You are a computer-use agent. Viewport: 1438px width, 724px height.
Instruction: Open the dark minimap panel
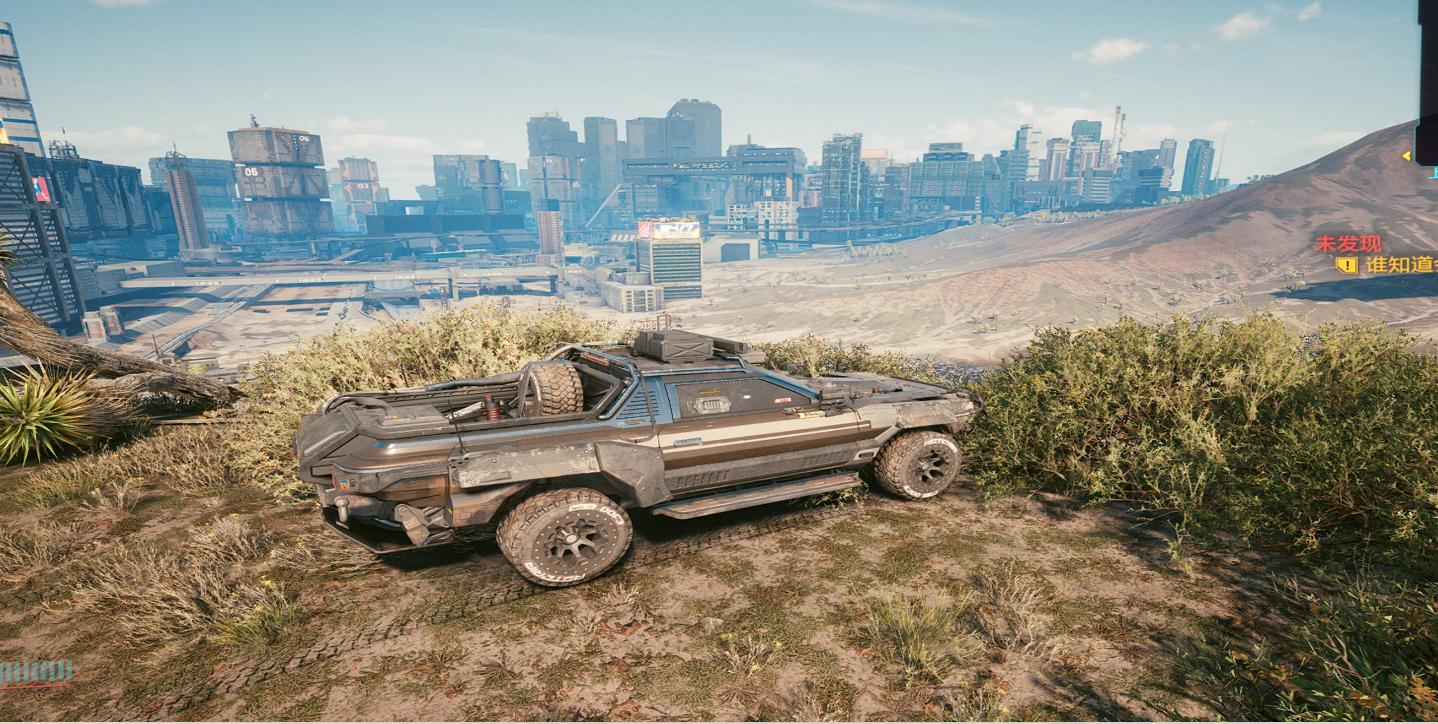[x=1427, y=80]
